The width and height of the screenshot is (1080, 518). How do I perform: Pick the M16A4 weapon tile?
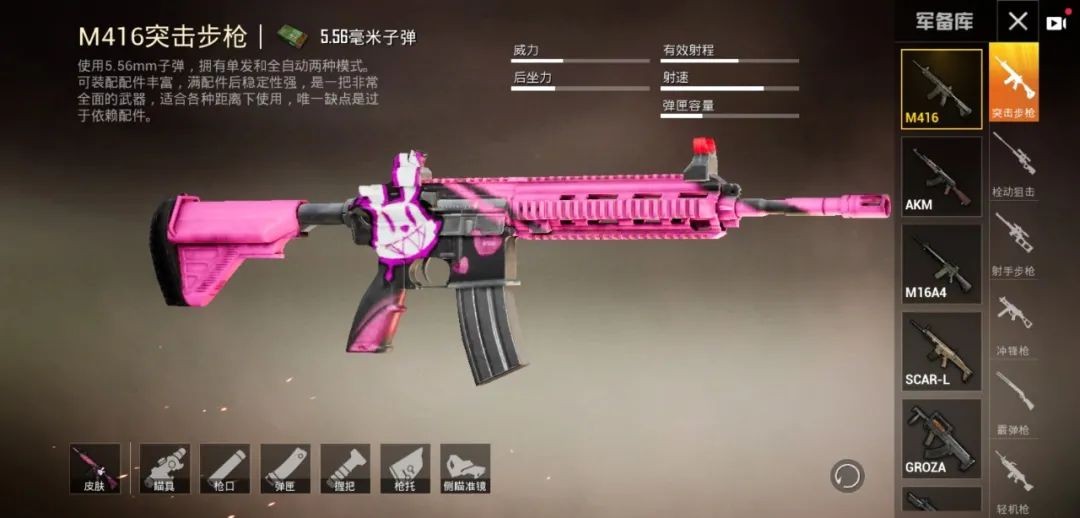click(941, 263)
